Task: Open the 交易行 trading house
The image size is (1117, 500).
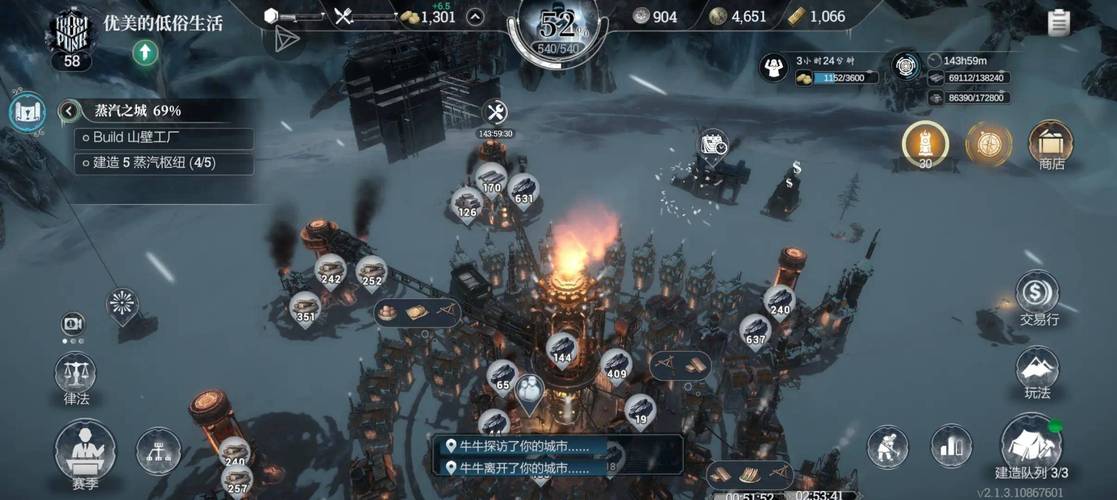Action: pyautogui.click(x=1038, y=298)
